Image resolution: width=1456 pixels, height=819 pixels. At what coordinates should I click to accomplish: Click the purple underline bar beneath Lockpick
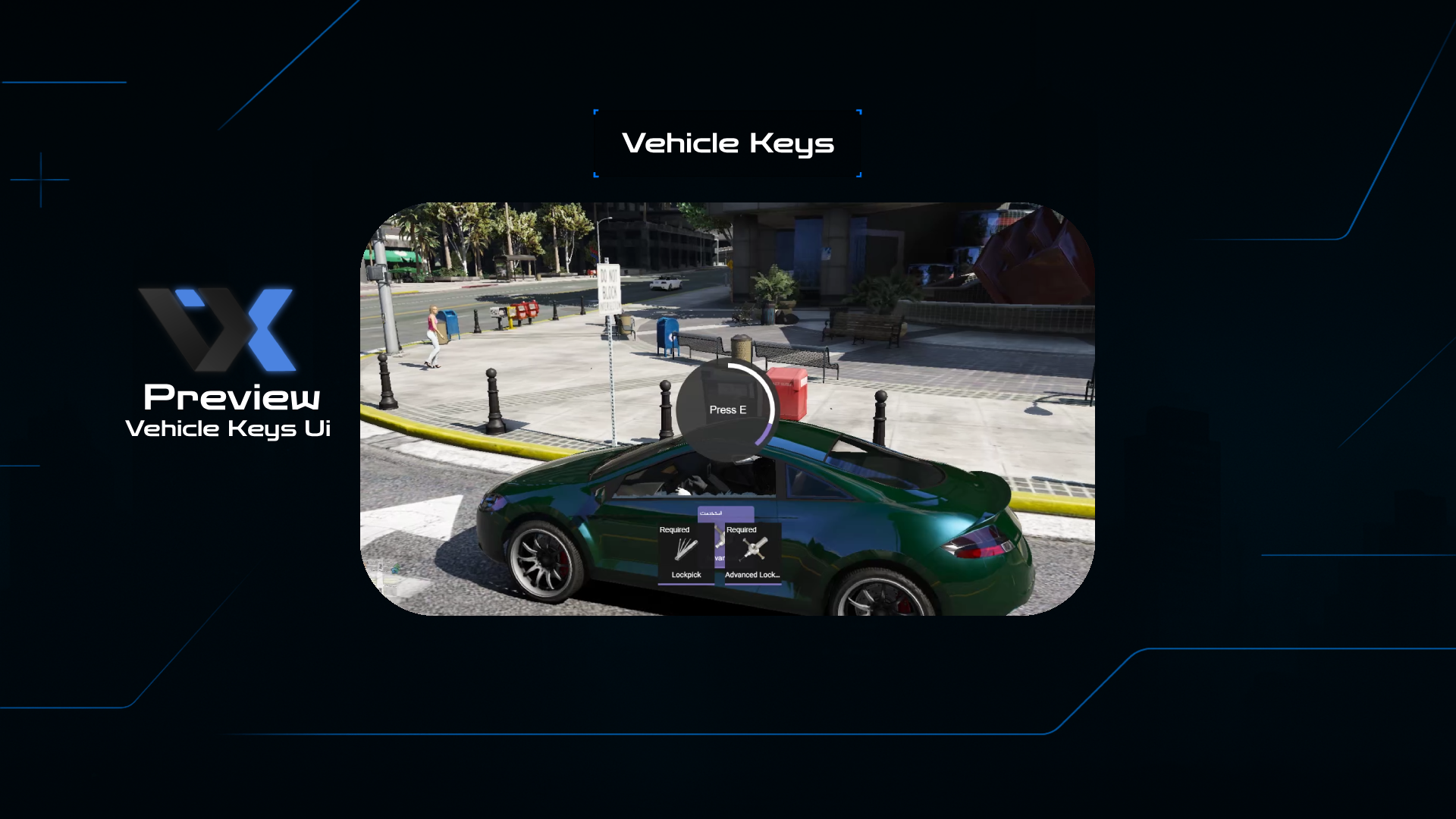tap(686, 584)
